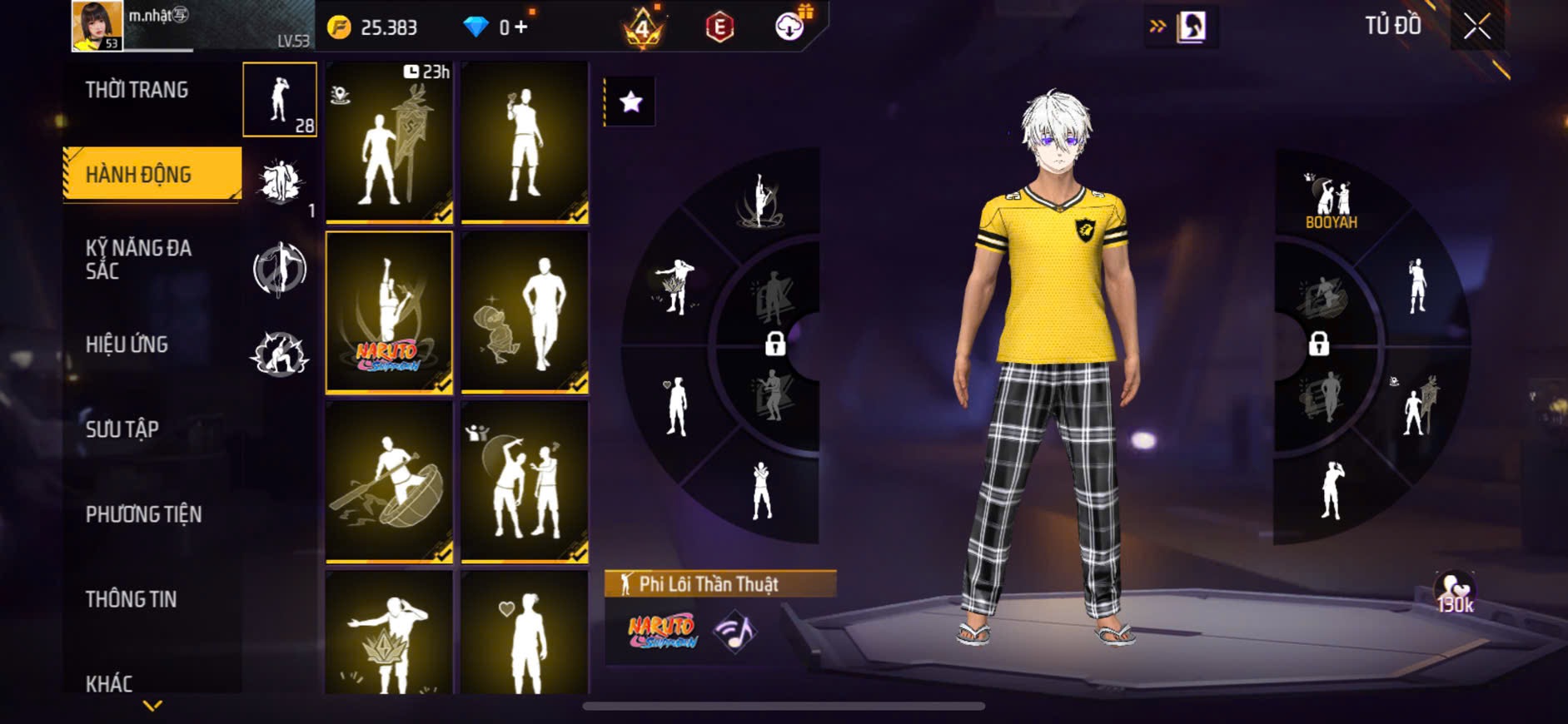
Task: Go to the Sưu Tập tab
Action: pyautogui.click(x=122, y=429)
